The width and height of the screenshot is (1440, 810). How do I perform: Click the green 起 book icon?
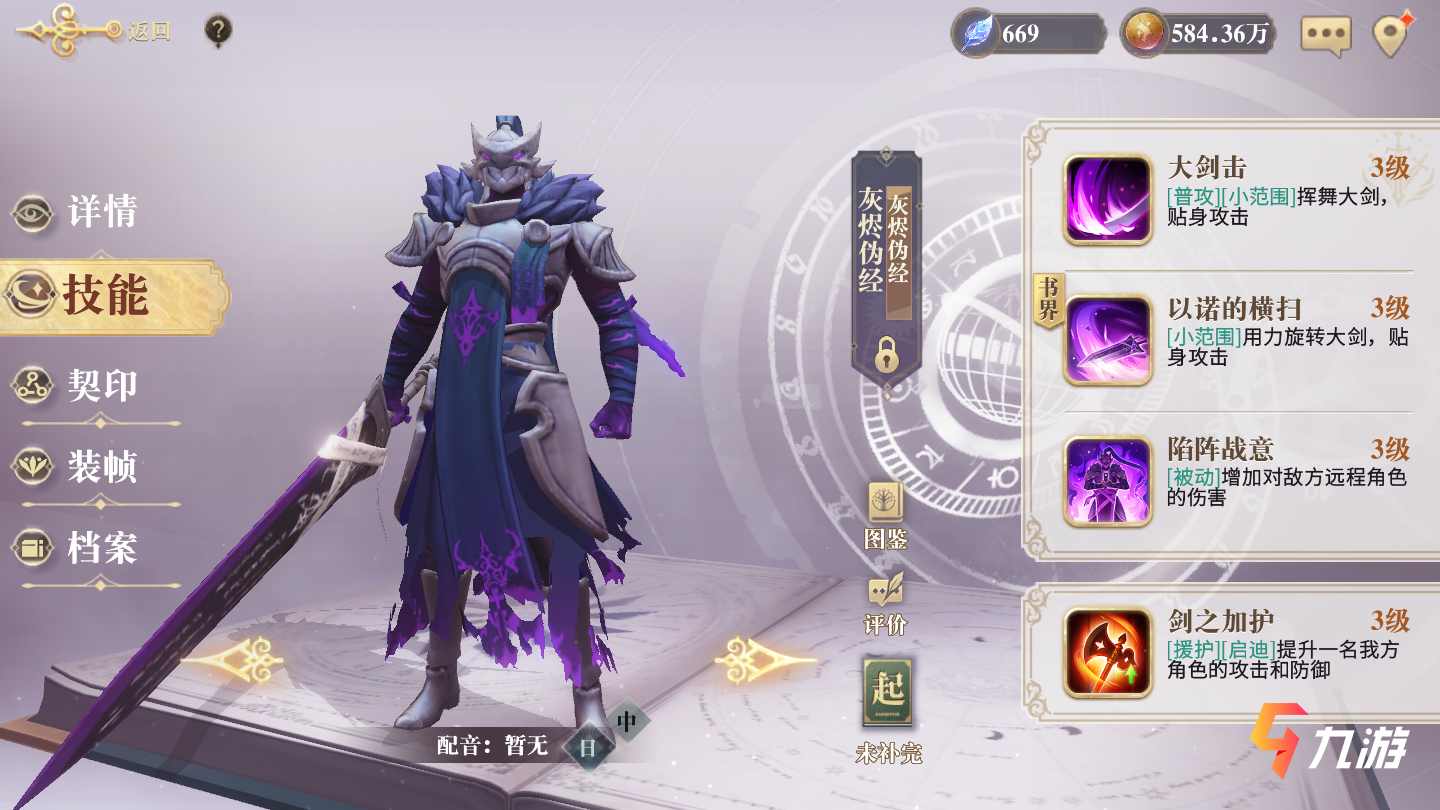click(x=888, y=692)
